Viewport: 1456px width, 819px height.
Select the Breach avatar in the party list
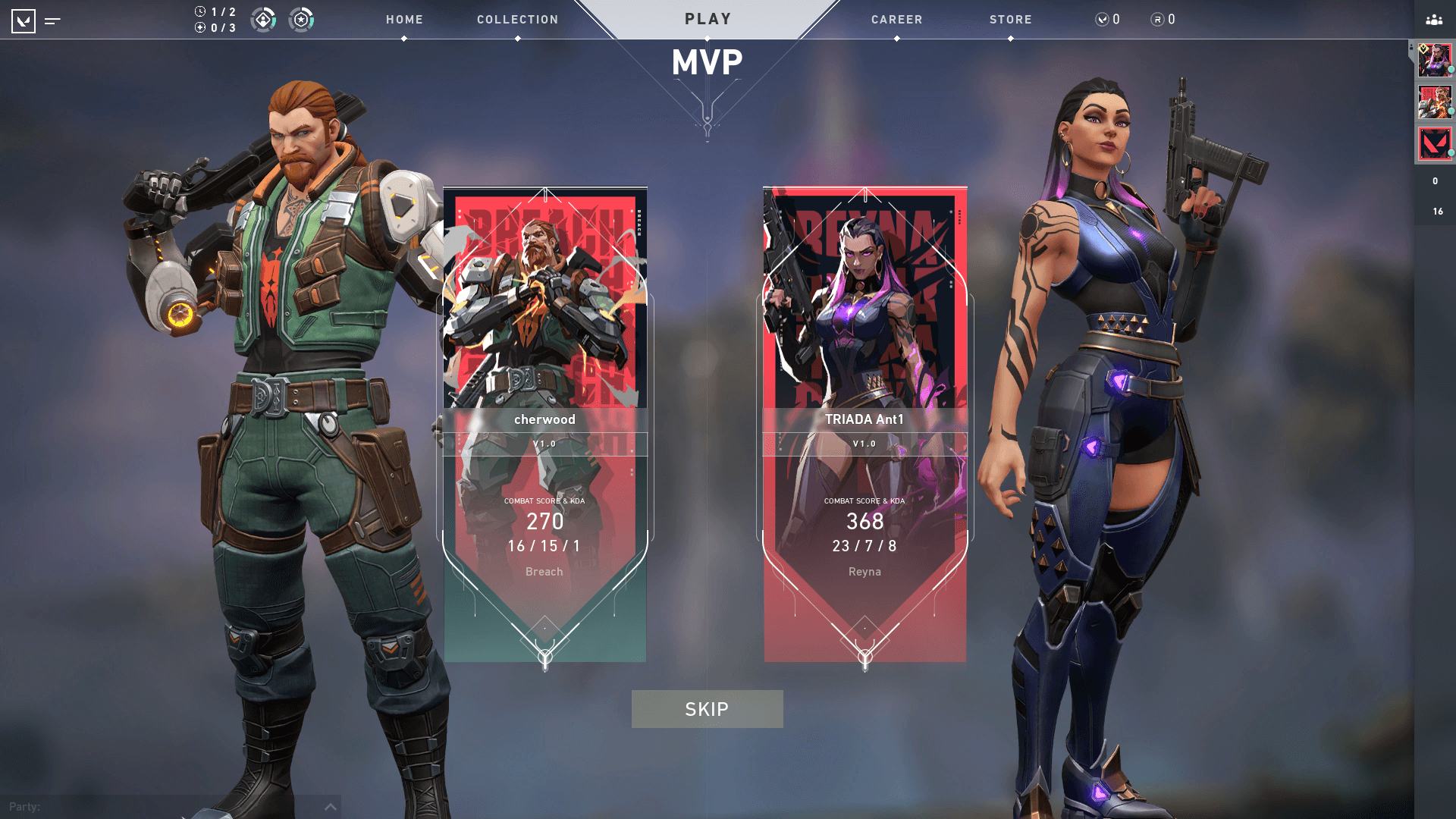point(1434,102)
